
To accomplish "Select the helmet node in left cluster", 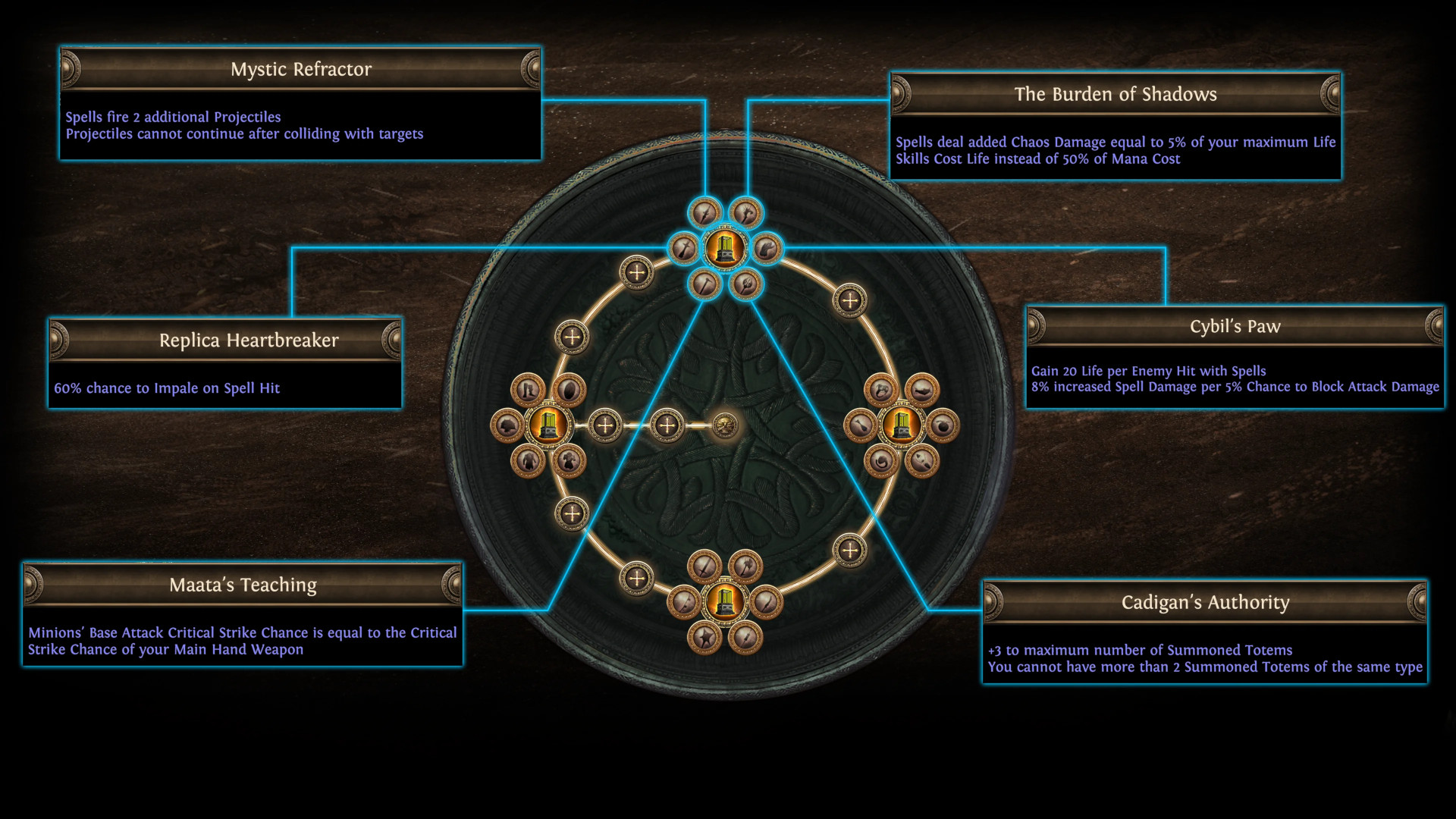I will coord(507,426).
